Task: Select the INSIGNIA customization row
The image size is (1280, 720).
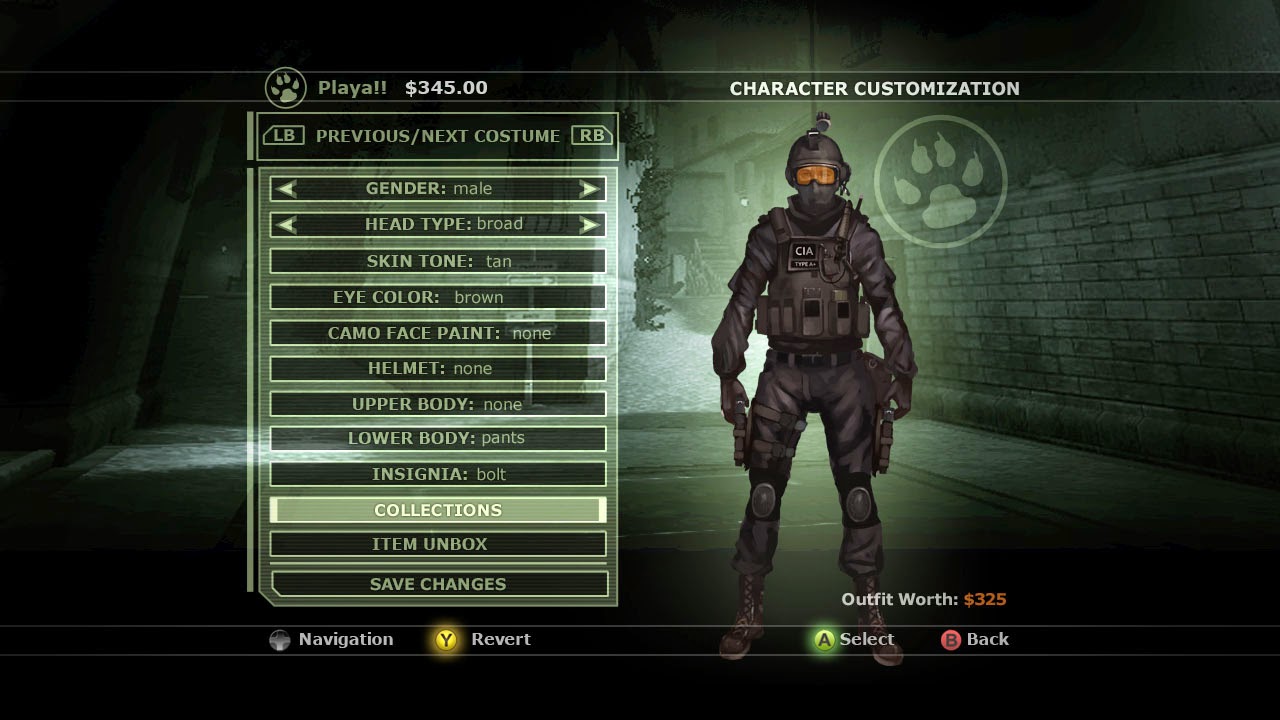Action: 437,473
